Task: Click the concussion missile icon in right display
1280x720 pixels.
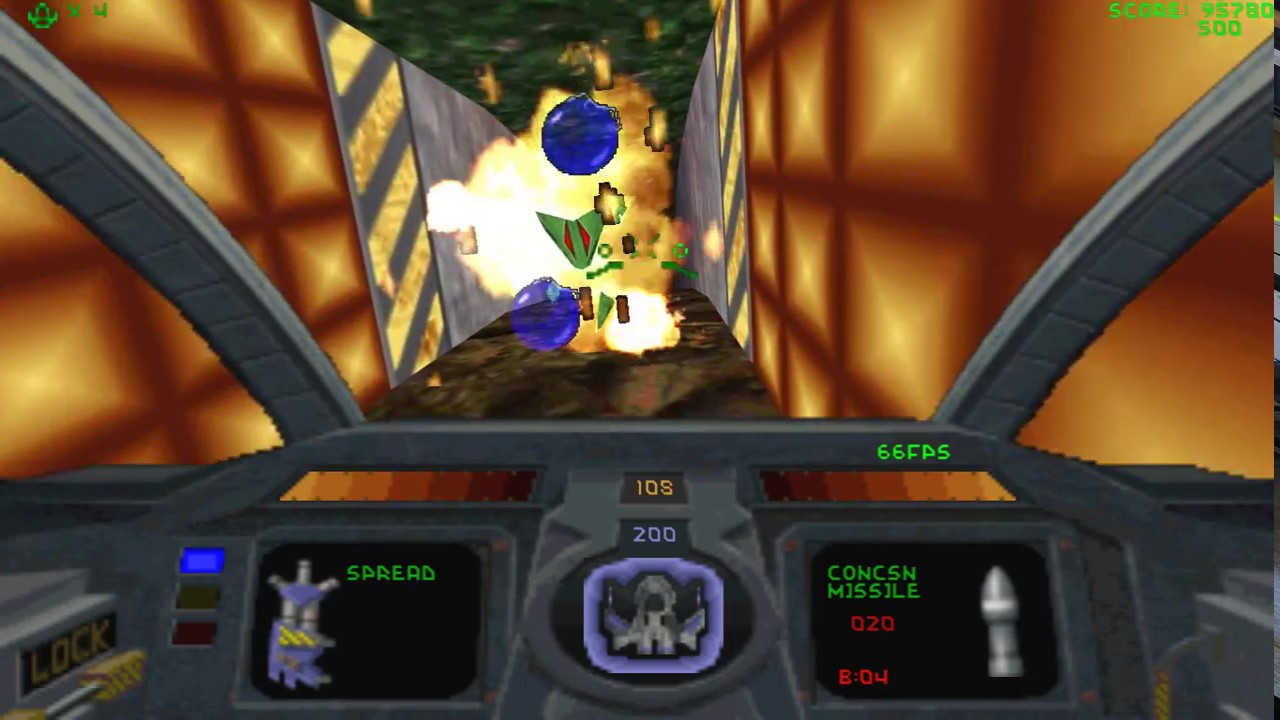Action: pos(1000,620)
